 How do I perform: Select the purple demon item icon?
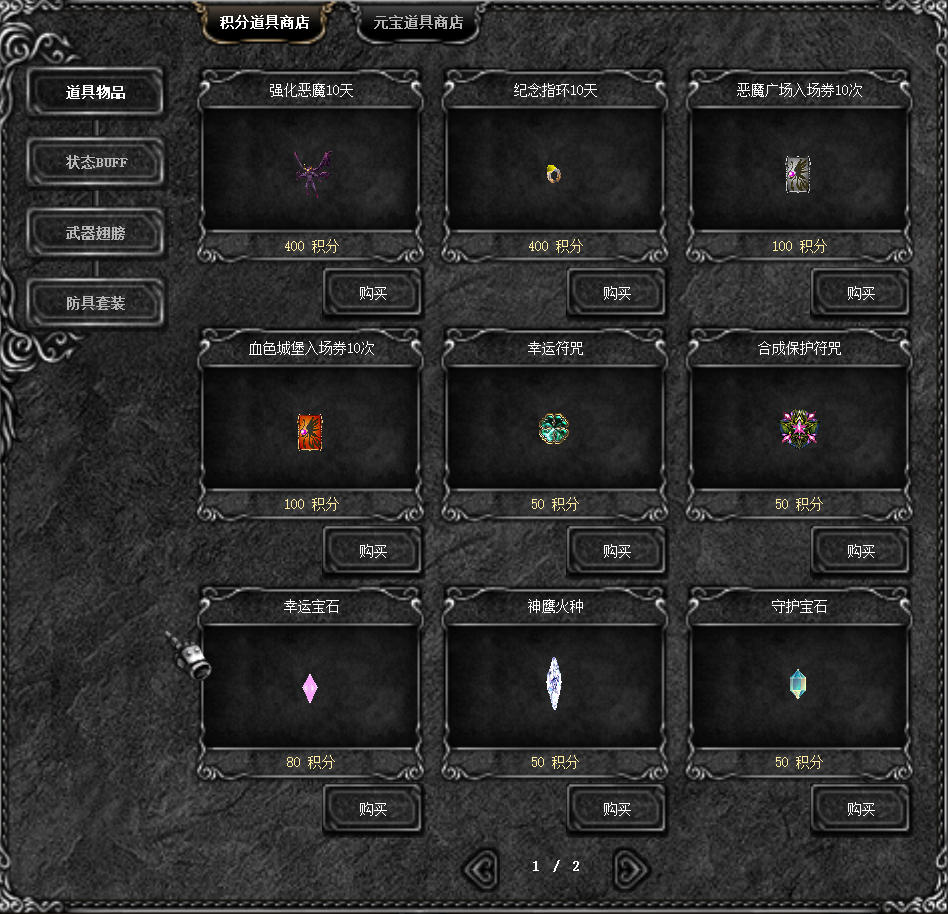point(311,173)
